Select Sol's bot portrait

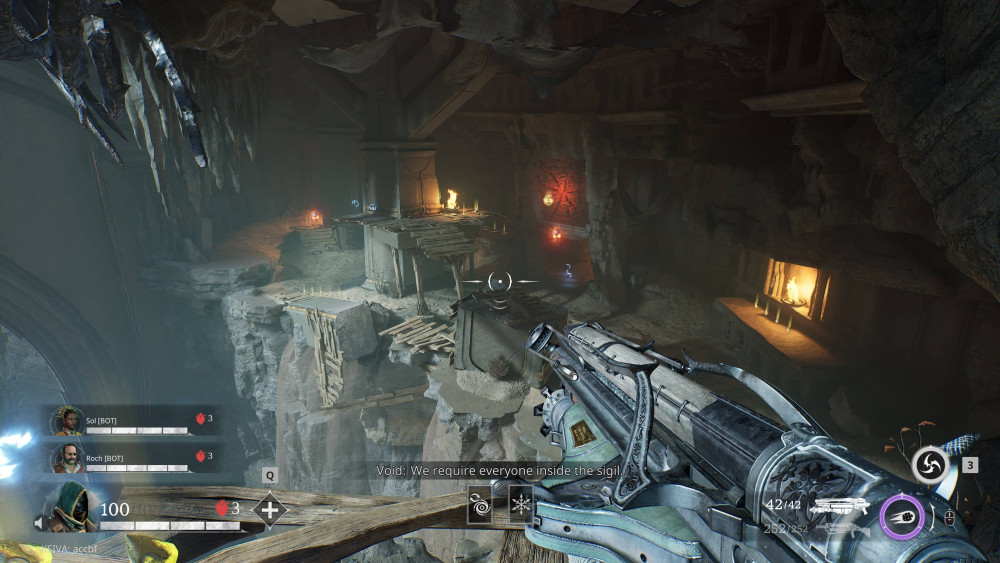[68, 421]
